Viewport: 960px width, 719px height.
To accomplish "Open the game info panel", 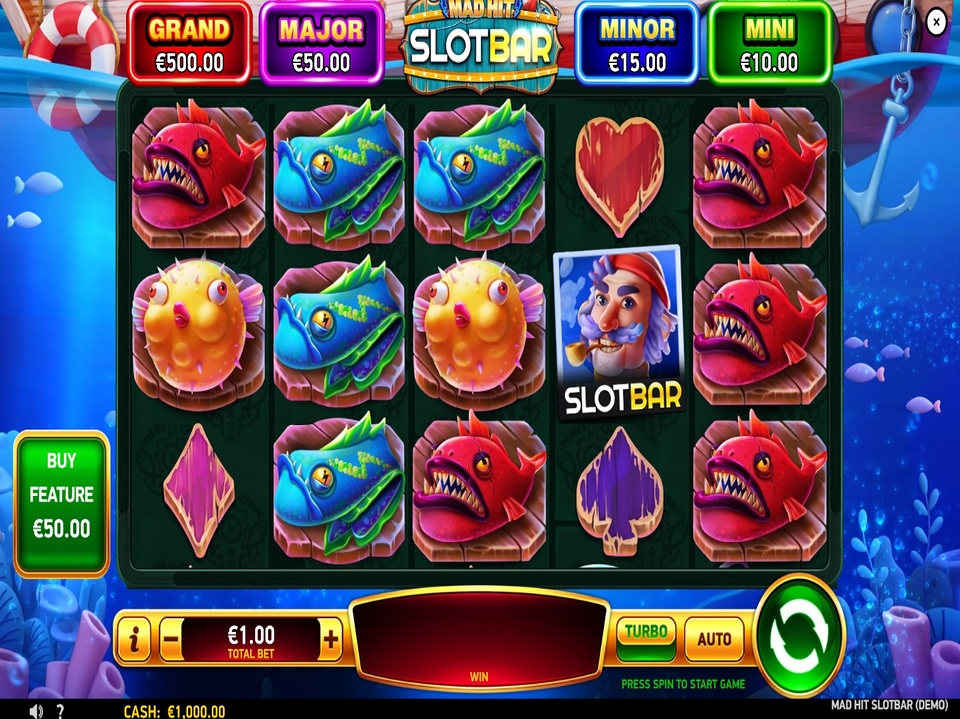I will tap(133, 637).
